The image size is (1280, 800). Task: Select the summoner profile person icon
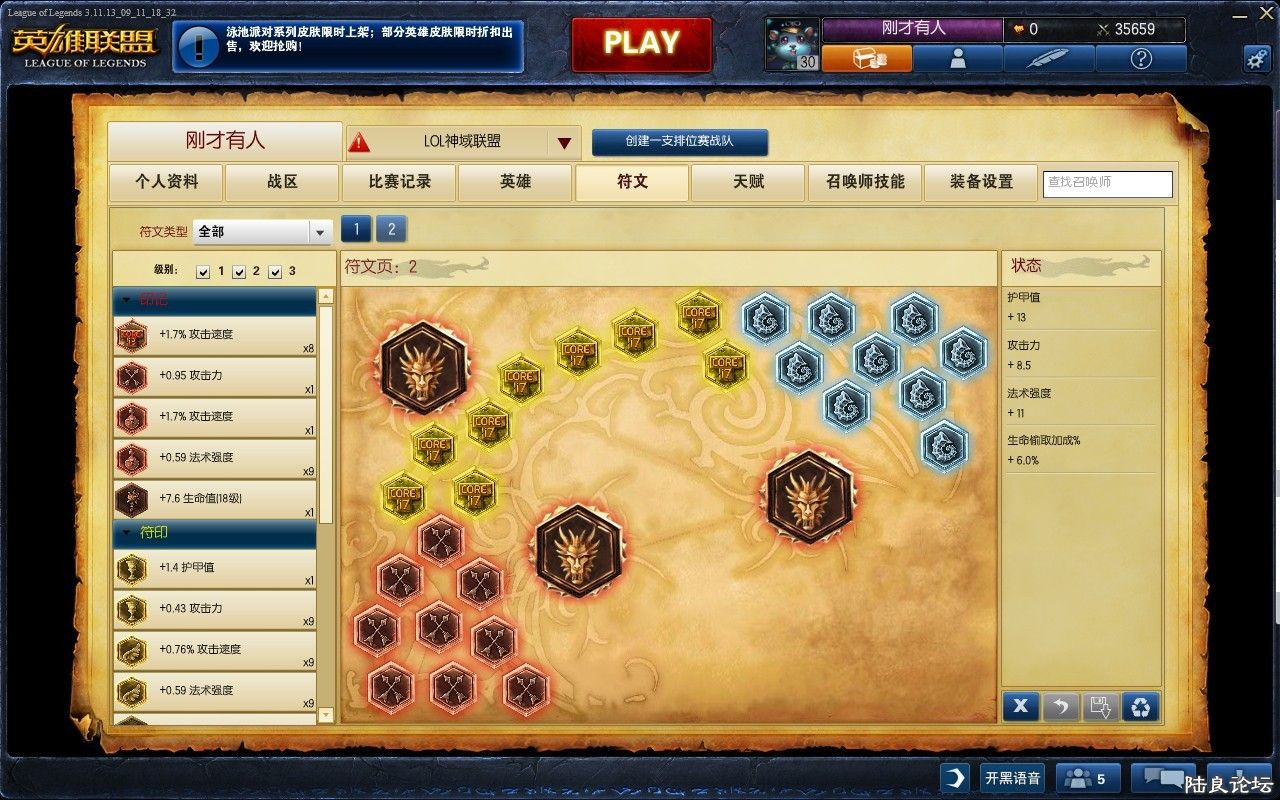click(958, 58)
